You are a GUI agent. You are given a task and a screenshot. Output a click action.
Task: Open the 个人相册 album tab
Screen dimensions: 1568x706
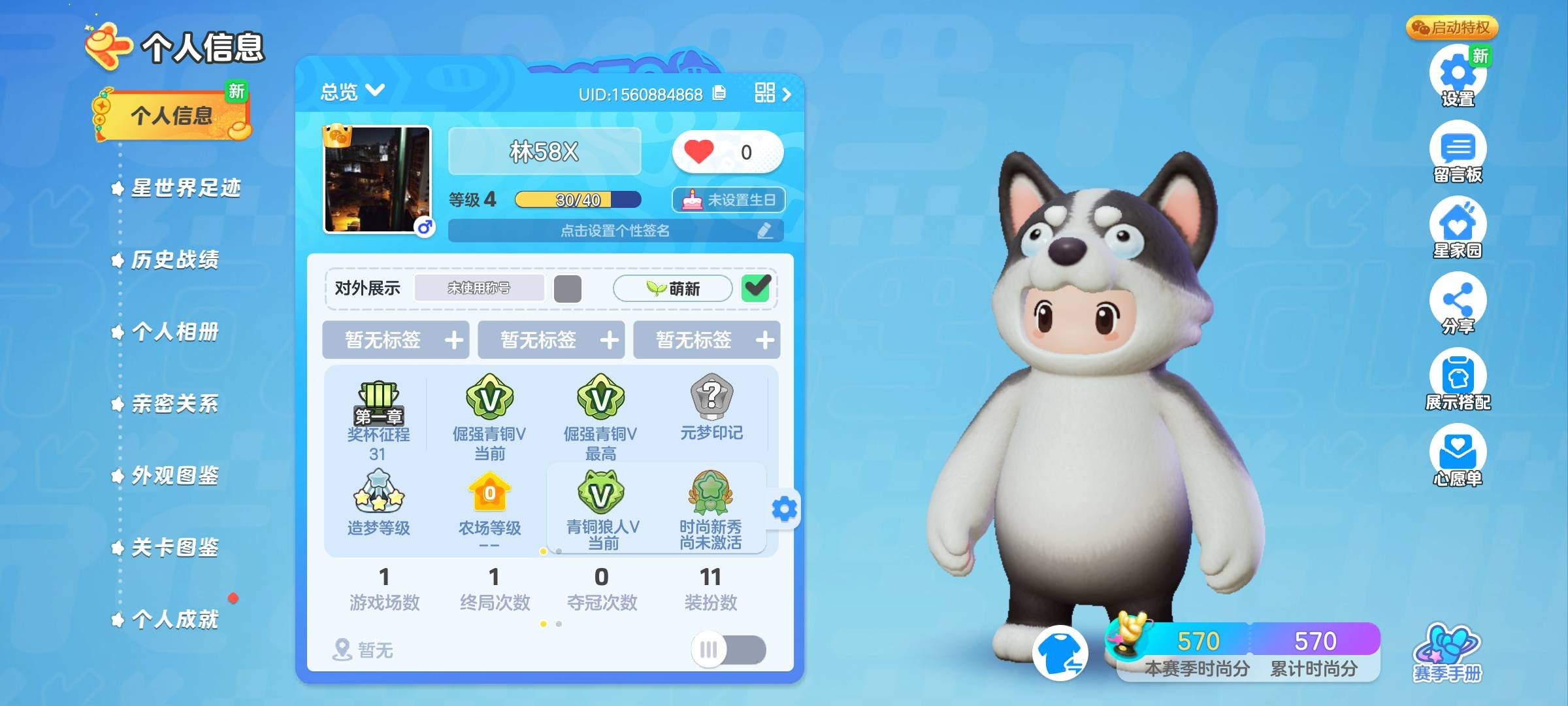pyautogui.click(x=174, y=332)
